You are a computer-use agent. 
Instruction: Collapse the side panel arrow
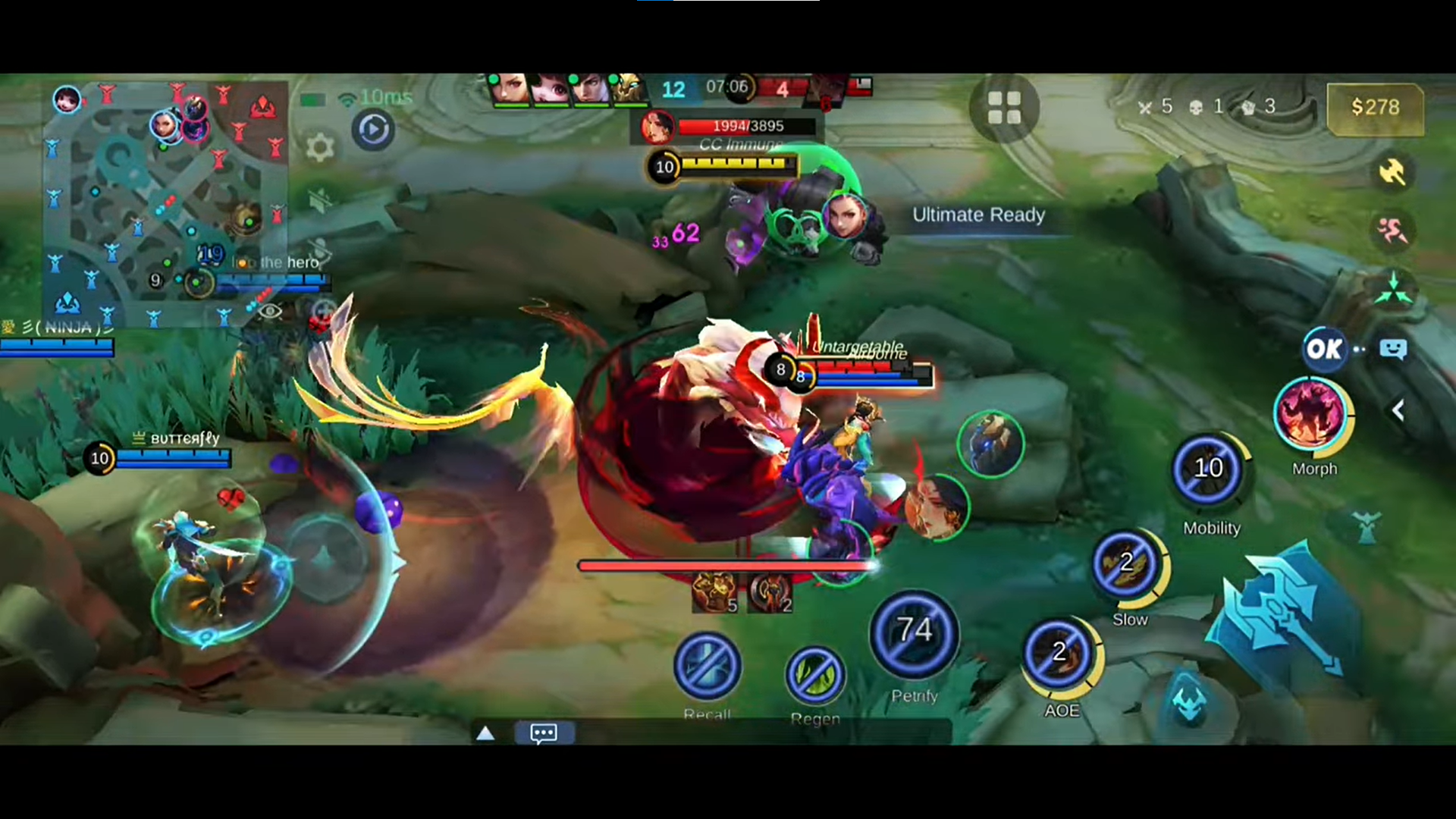(x=1398, y=410)
